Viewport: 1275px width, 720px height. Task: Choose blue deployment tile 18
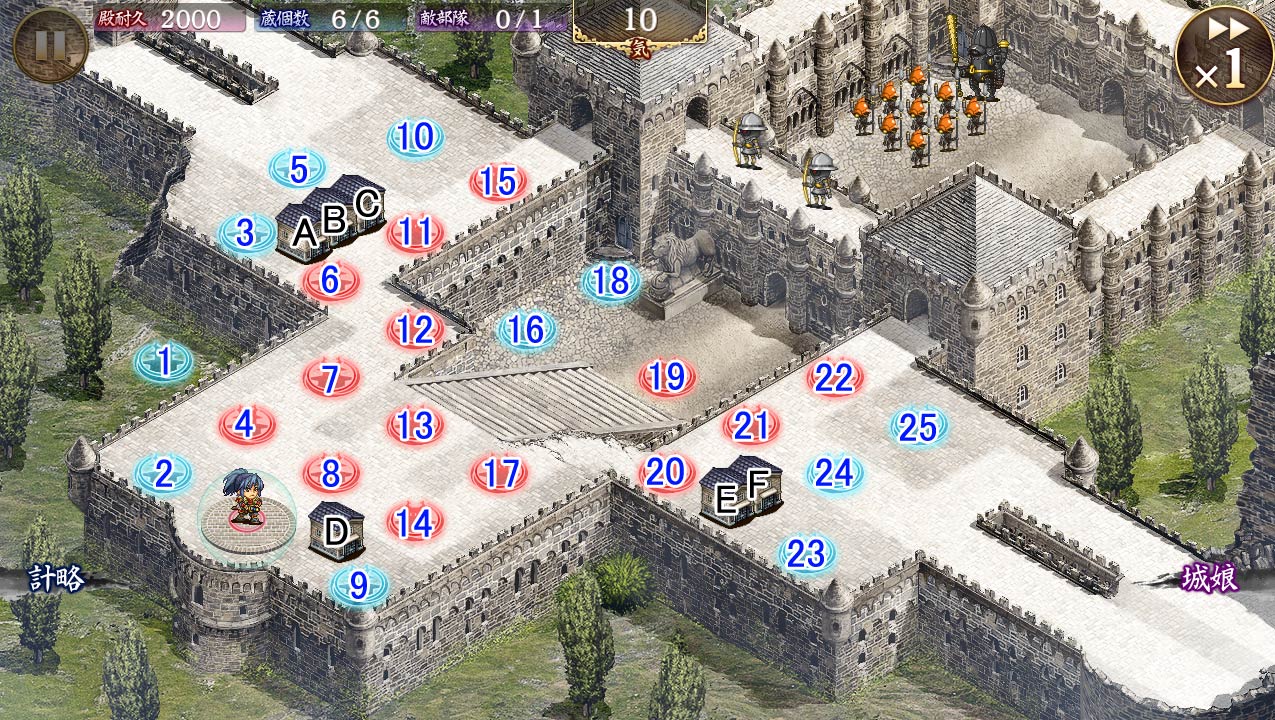(x=611, y=281)
